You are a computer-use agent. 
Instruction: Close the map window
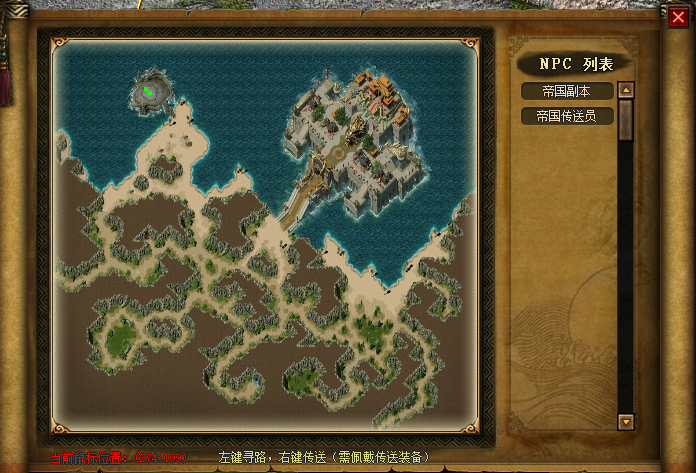tap(678, 16)
